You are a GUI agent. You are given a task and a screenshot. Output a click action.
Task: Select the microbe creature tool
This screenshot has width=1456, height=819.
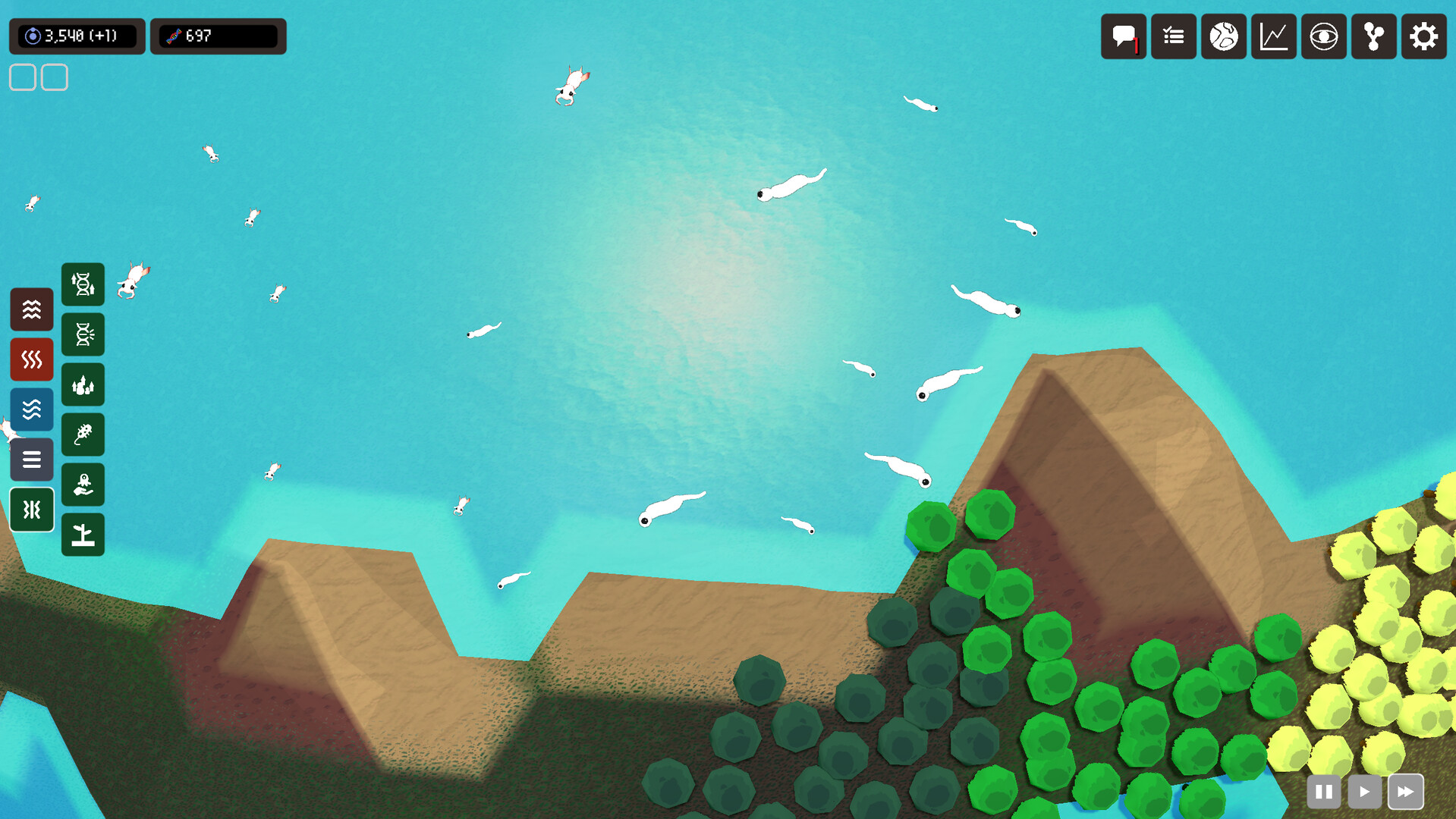tap(83, 435)
